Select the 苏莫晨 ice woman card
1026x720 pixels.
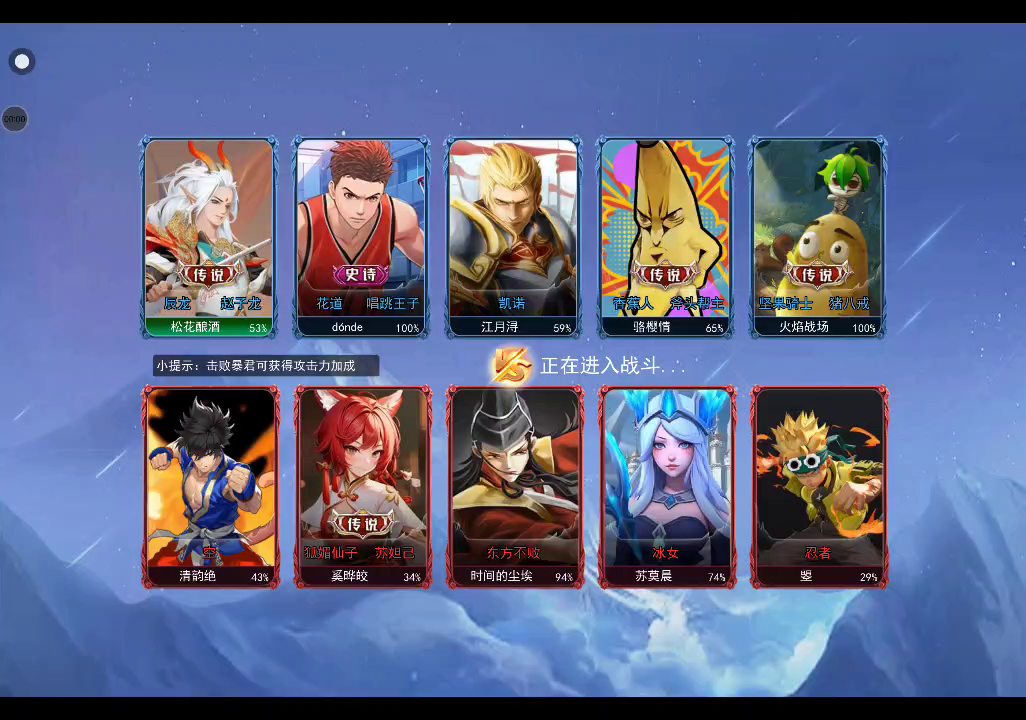click(x=667, y=485)
